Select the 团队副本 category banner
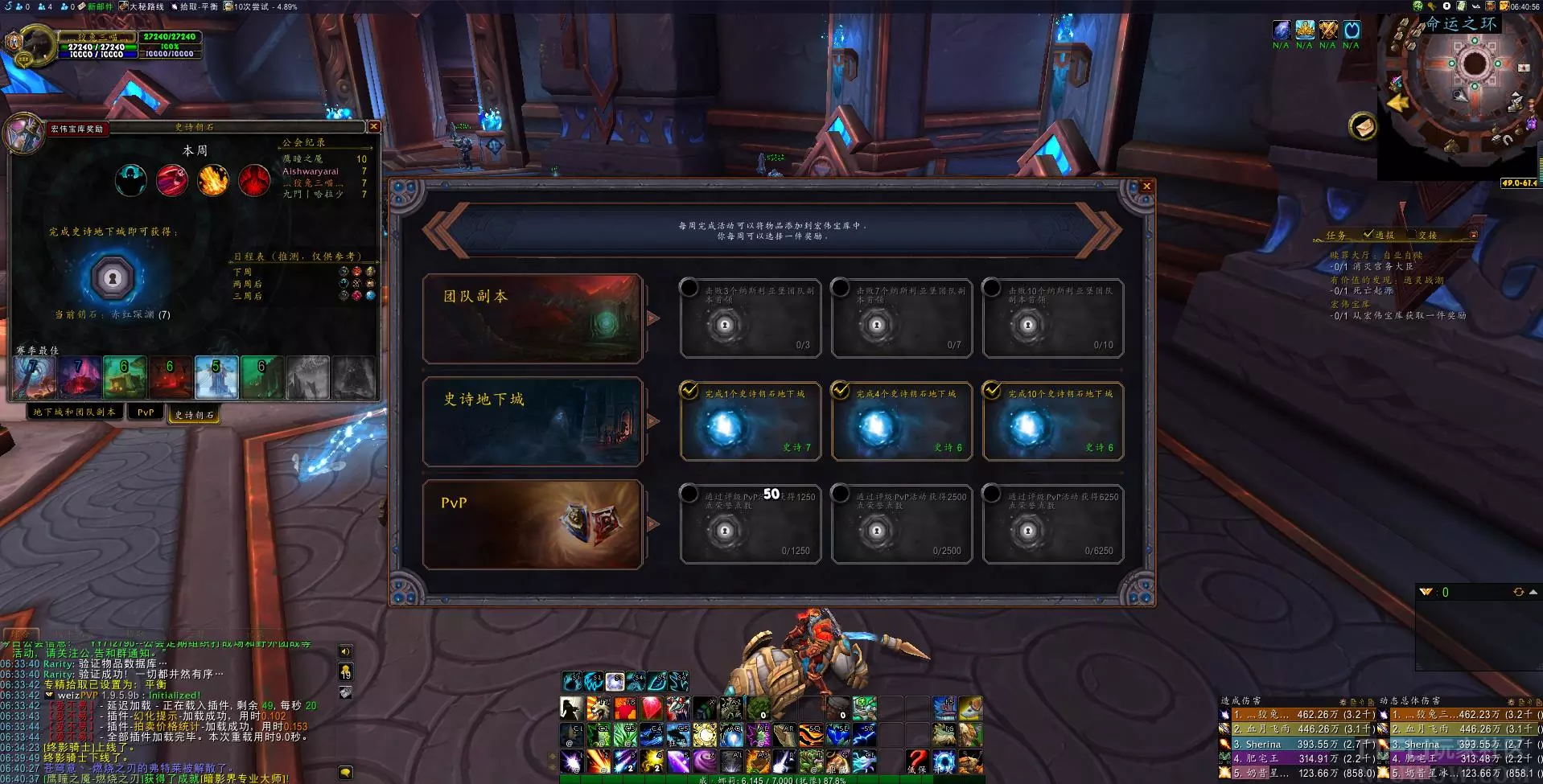 [533, 318]
